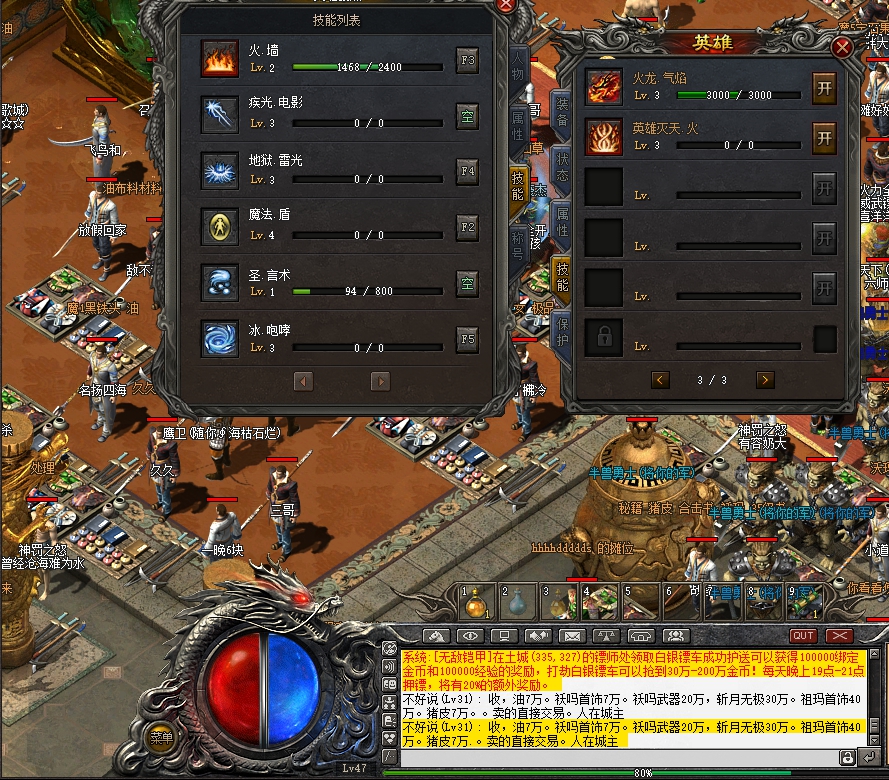The width and height of the screenshot is (889, 780).
Task: Click the F3 hotkey button for 火墙
Action: [467, 59]
